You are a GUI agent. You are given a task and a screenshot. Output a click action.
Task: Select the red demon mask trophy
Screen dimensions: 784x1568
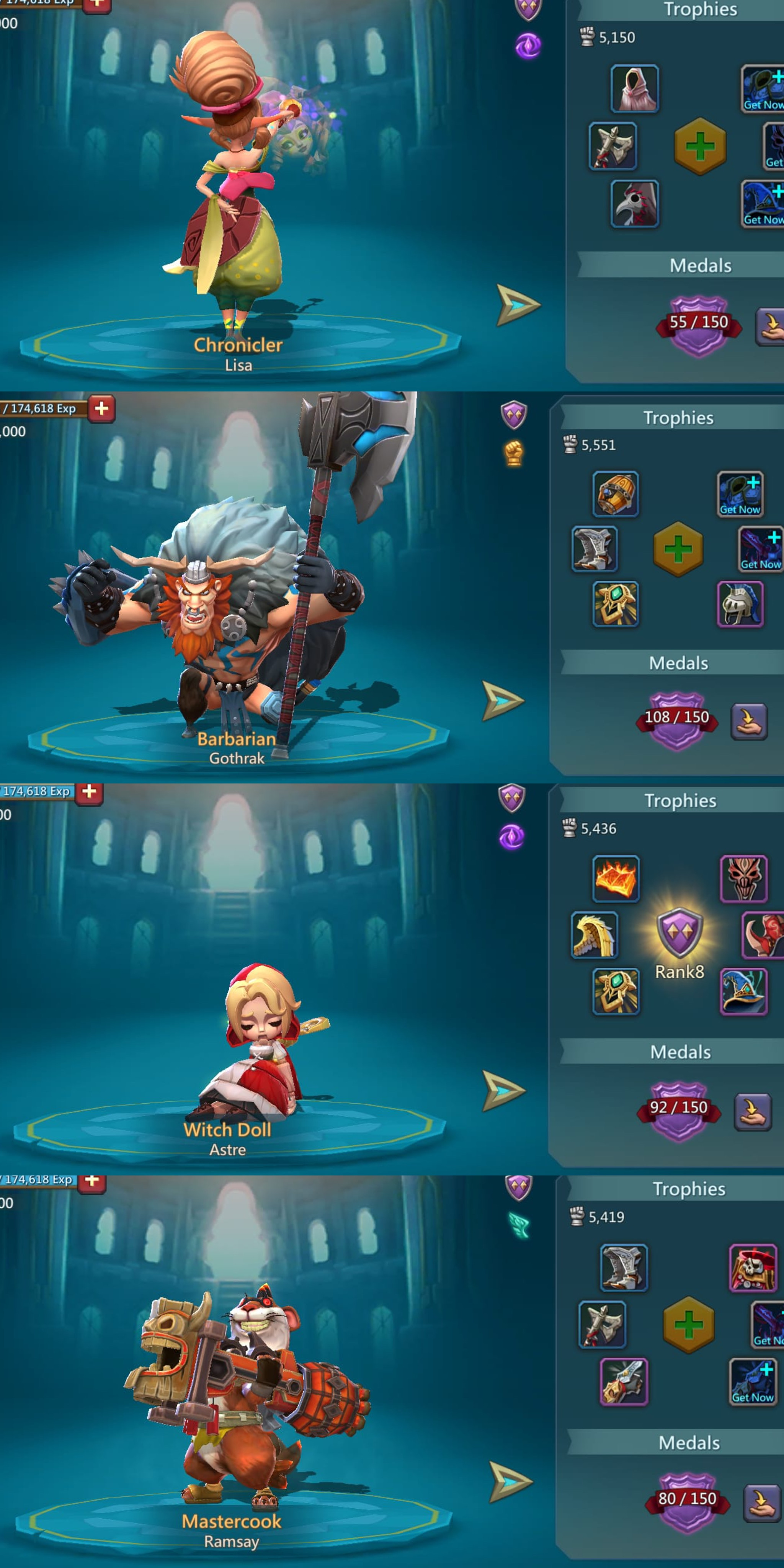click(x=743, y=878)
